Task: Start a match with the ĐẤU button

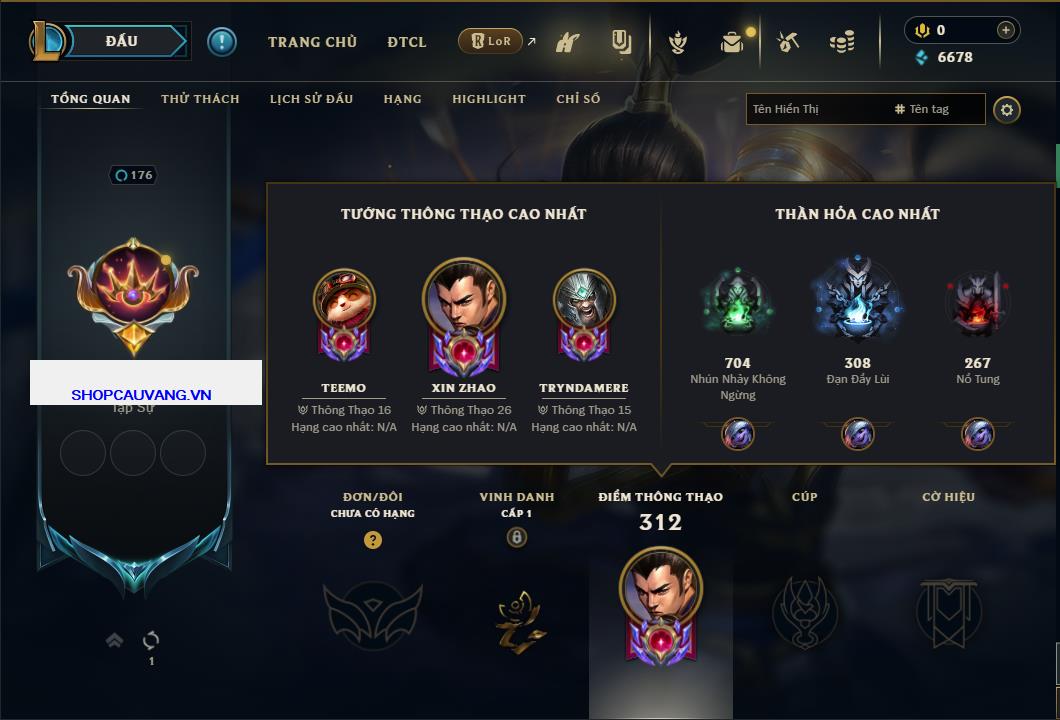Action: point(121,41)
